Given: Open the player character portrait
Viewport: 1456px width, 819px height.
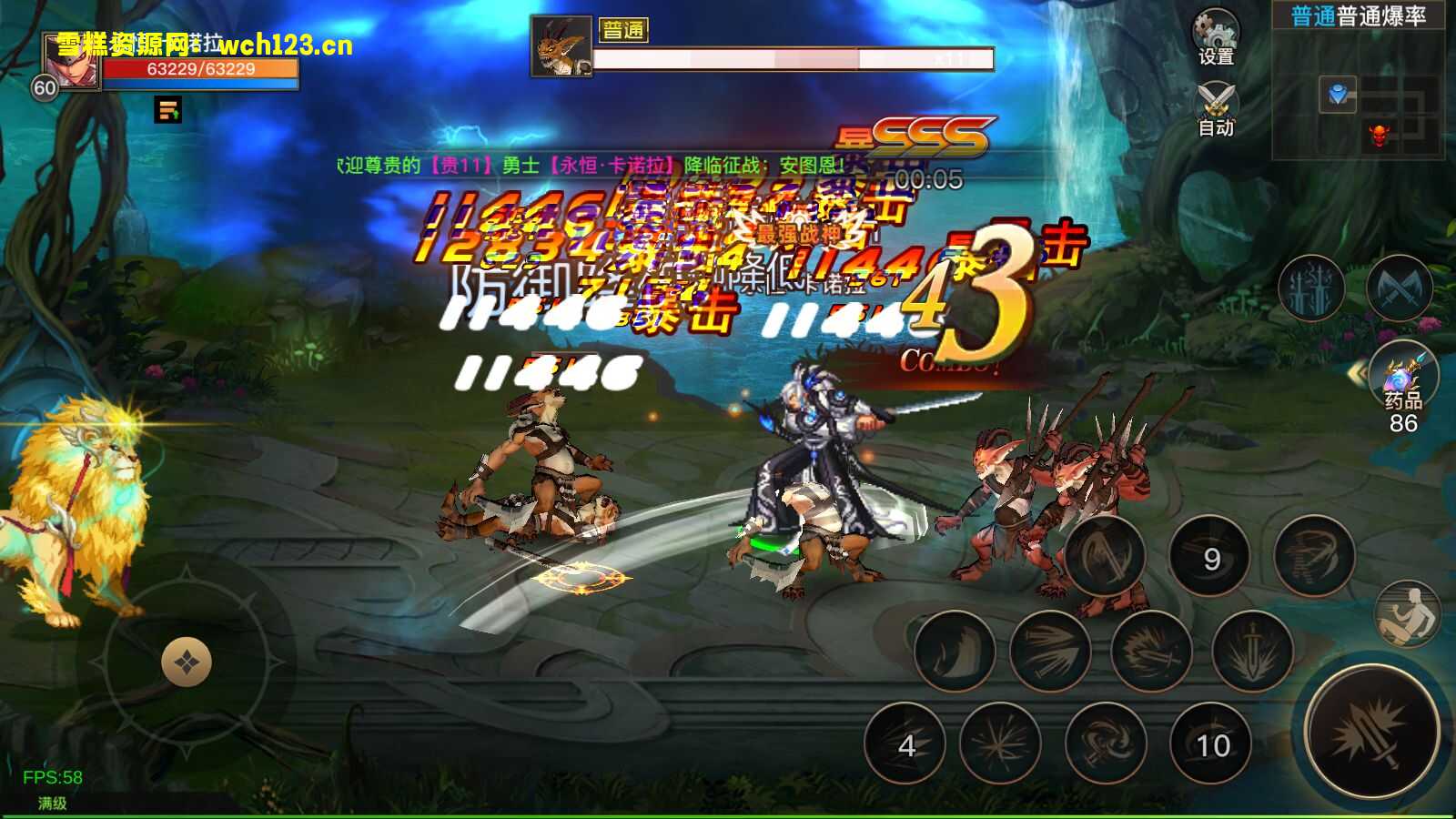Looking at the screenshot, I should coord(72,64).
